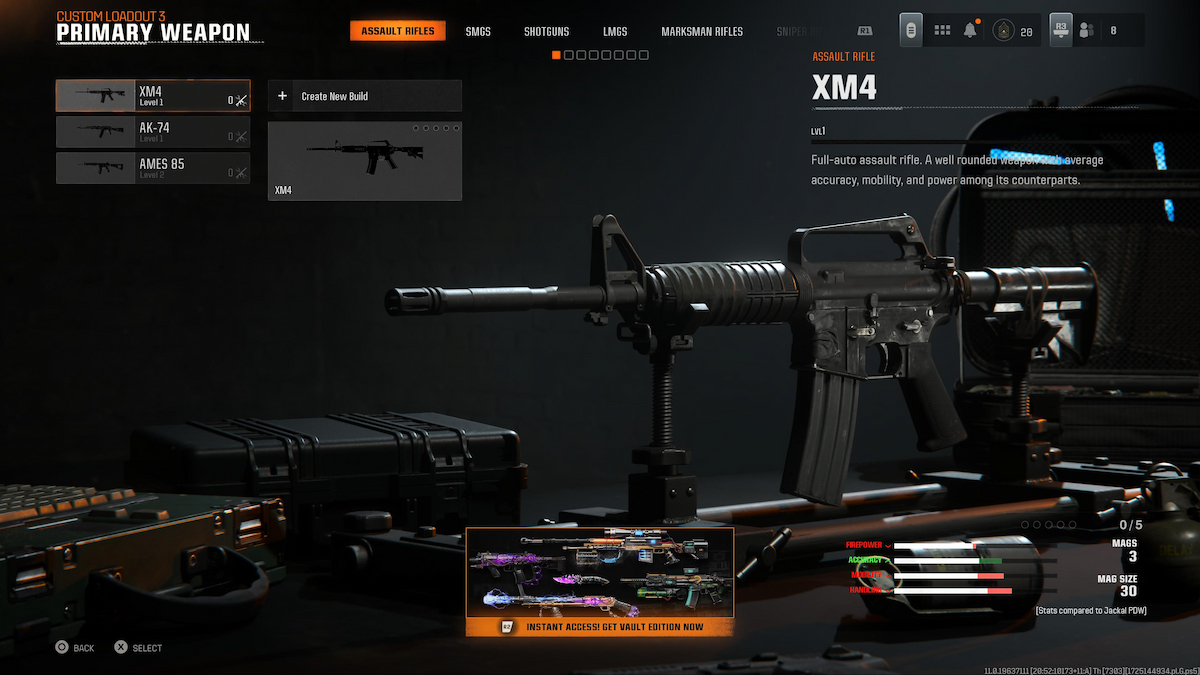Open the SMGs weapon category
This screenshot has width=1200, height=675.
(478, 31)
